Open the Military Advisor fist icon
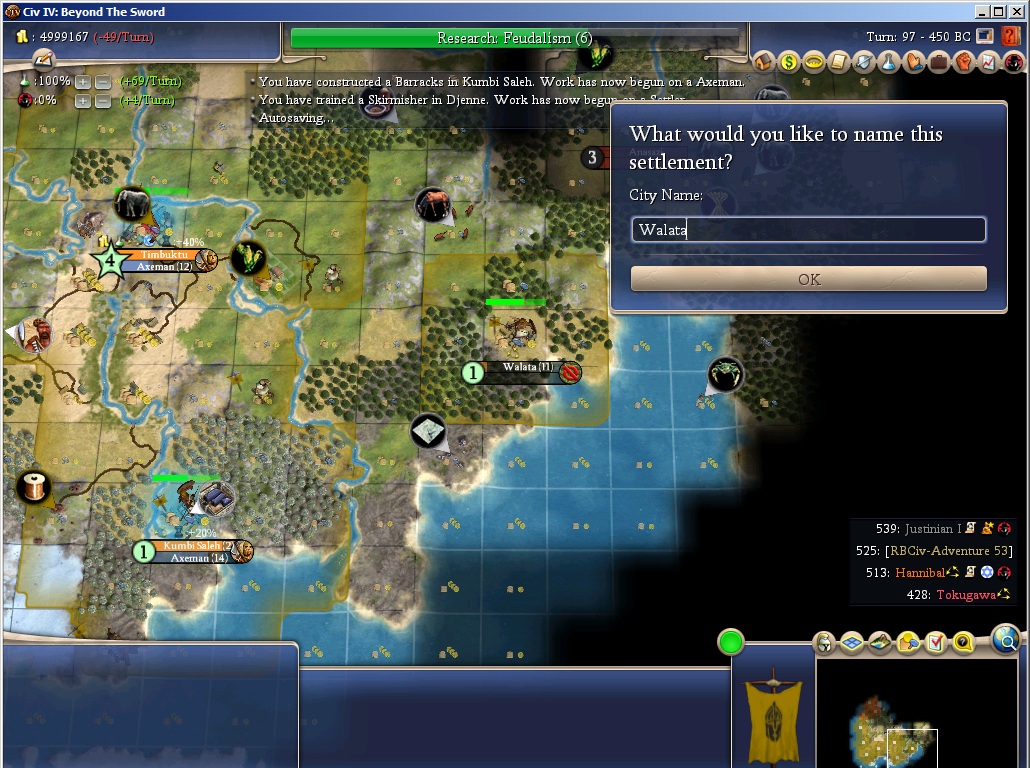Screen dimensions: 1030x768 tap(964, 62)
